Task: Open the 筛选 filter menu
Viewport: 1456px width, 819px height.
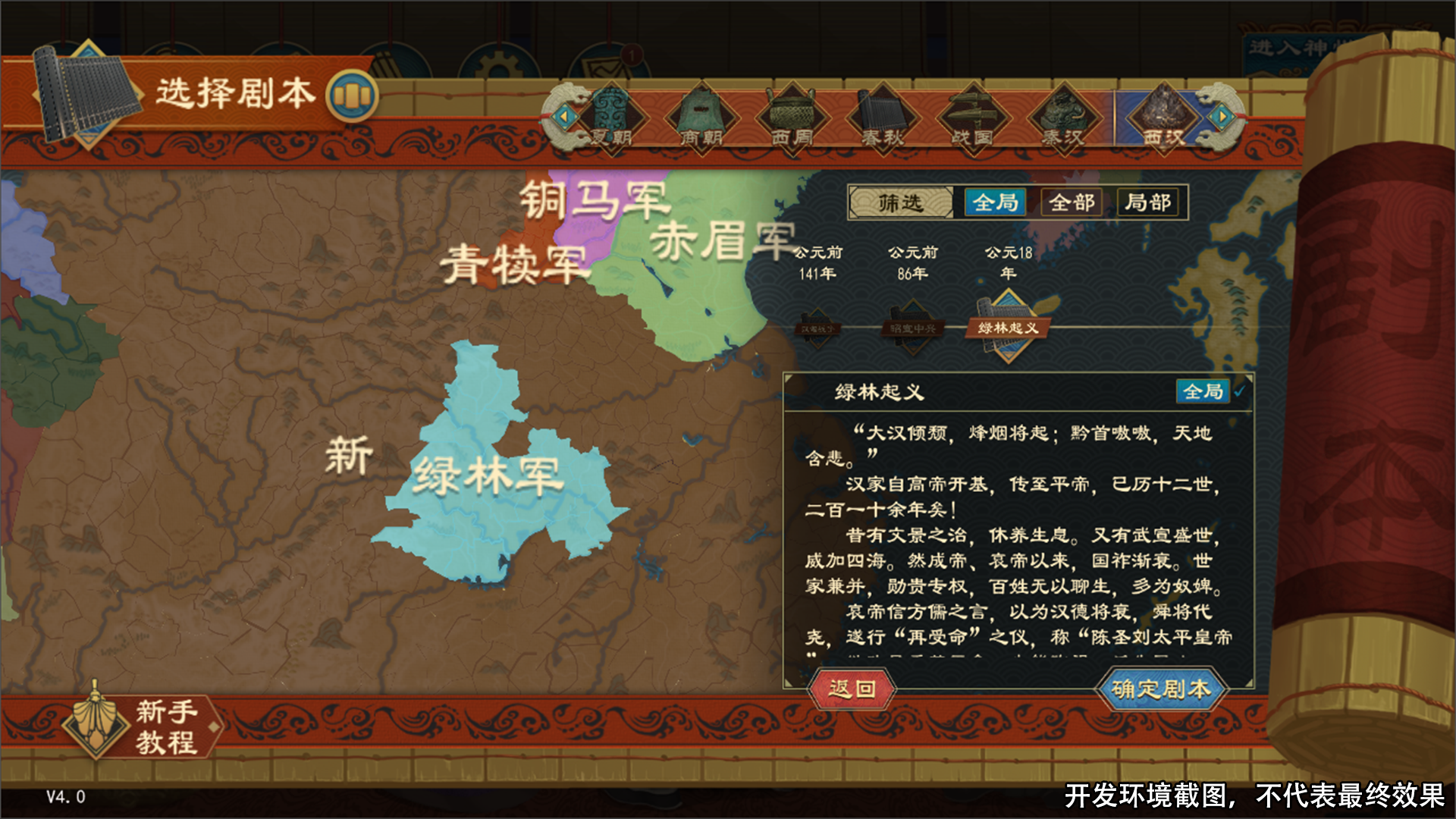Action: [904, 202]
